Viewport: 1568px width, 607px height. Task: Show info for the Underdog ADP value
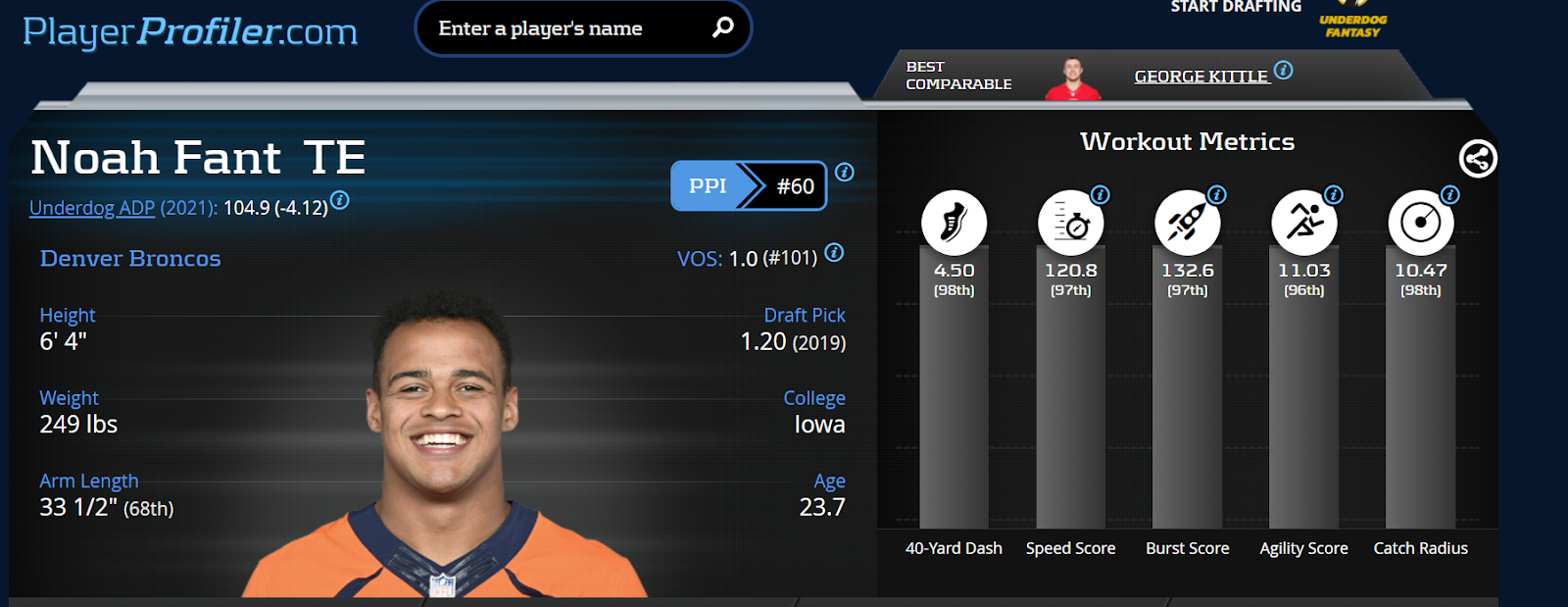[x=339, y=200]
